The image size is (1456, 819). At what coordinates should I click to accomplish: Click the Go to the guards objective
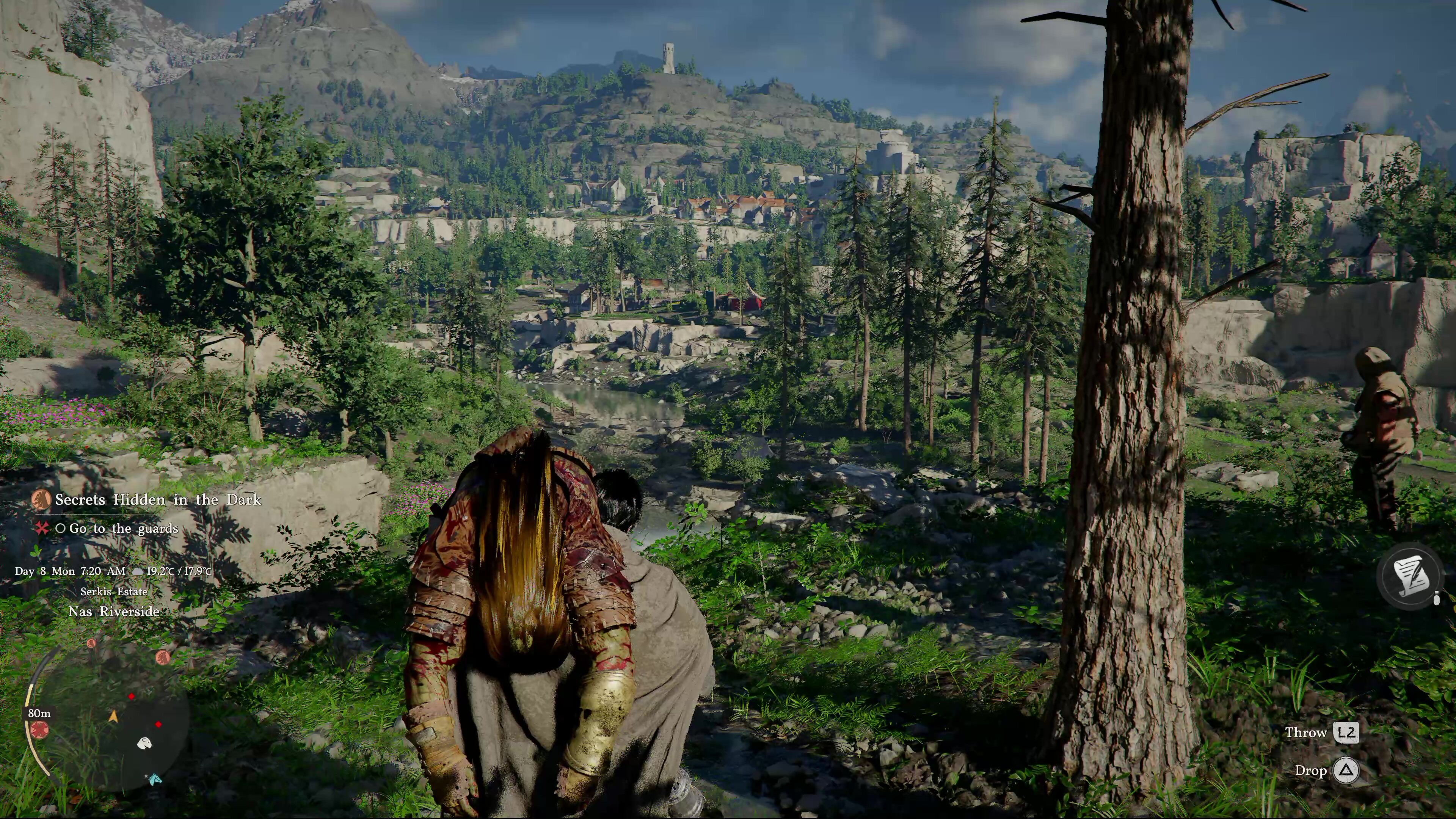coord(123,529)
